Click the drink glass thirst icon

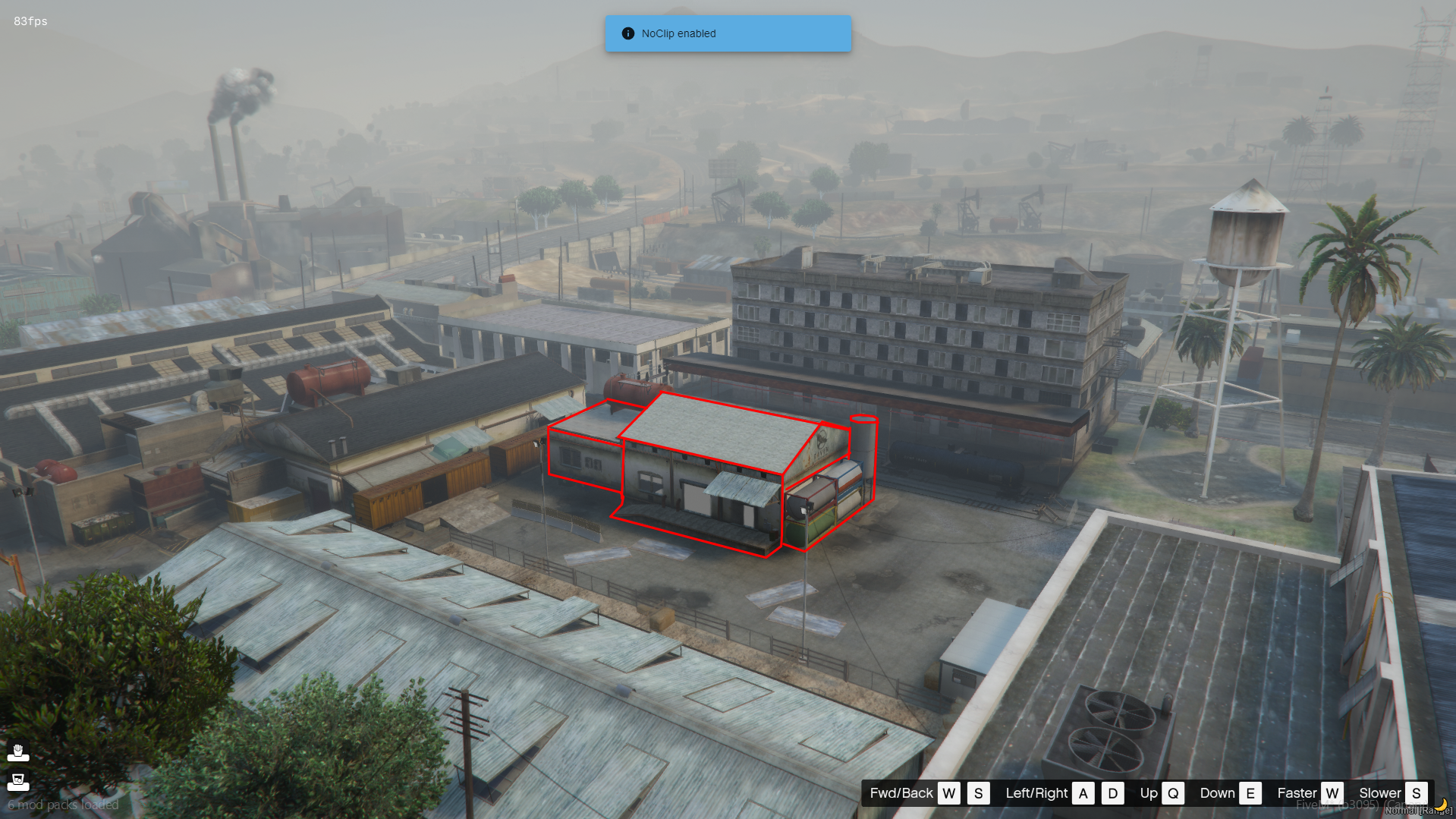(x=18, y=781)
